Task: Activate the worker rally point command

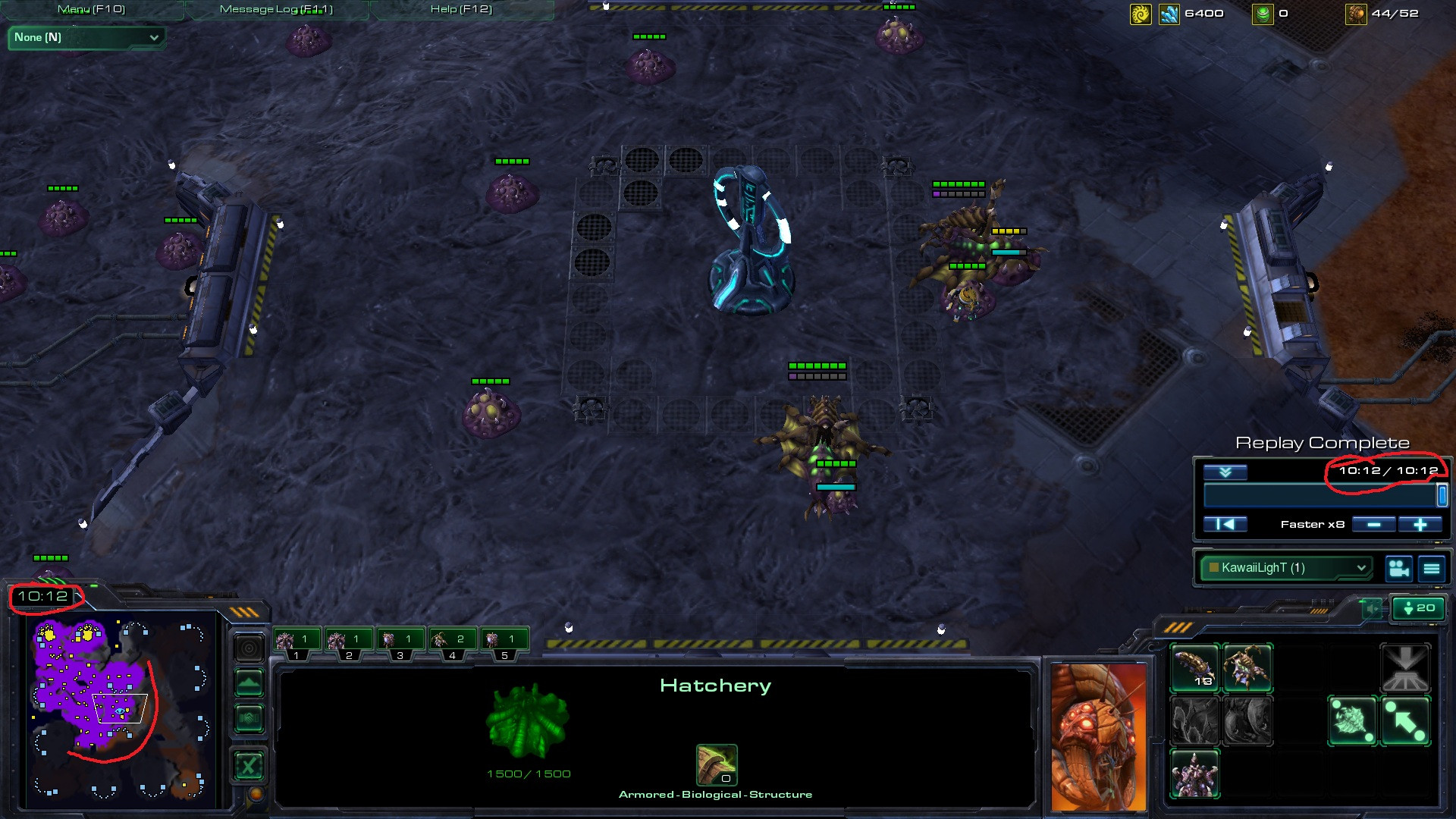Action: point(1353,721)
